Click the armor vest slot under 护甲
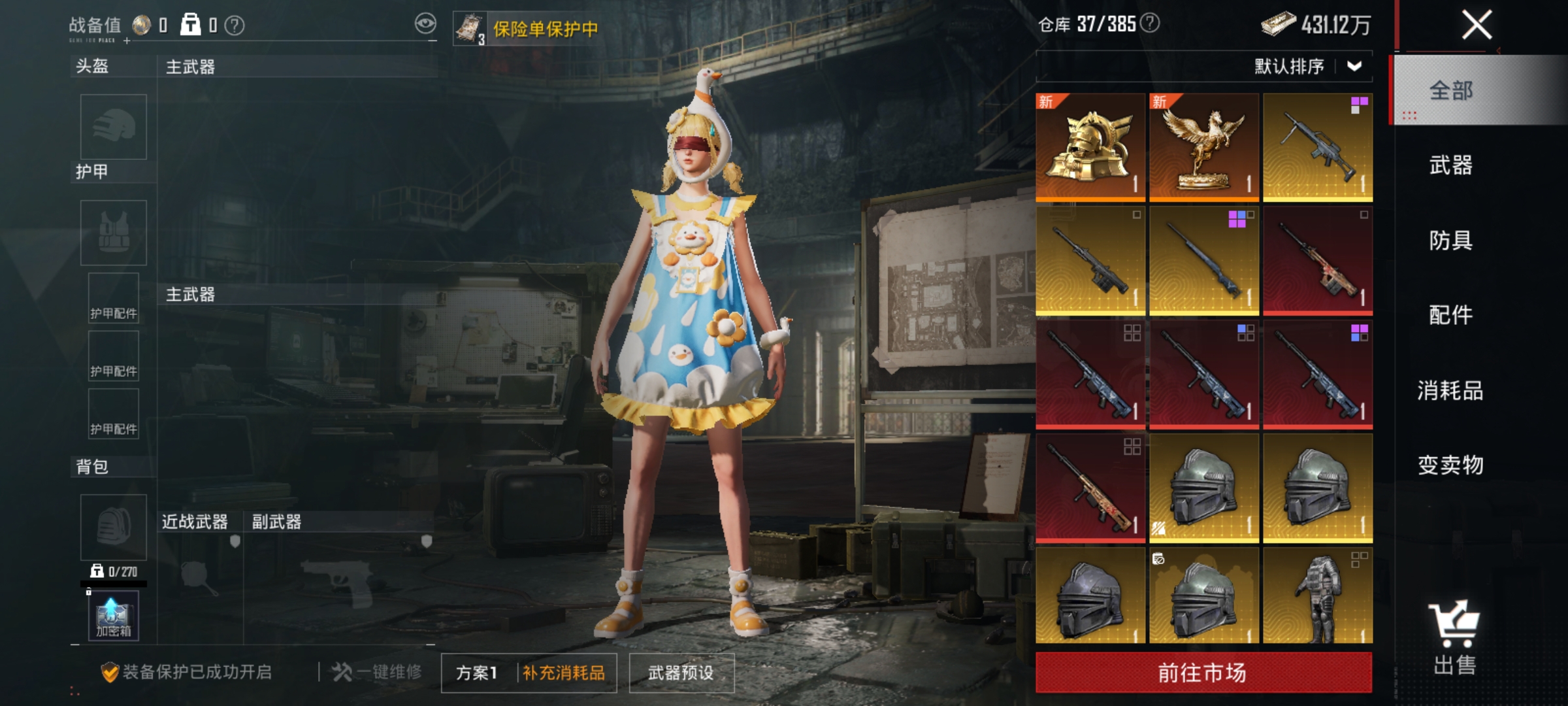Image resolution: width=1568 pixels, height=706 pixels. click(x=112, y=232)
